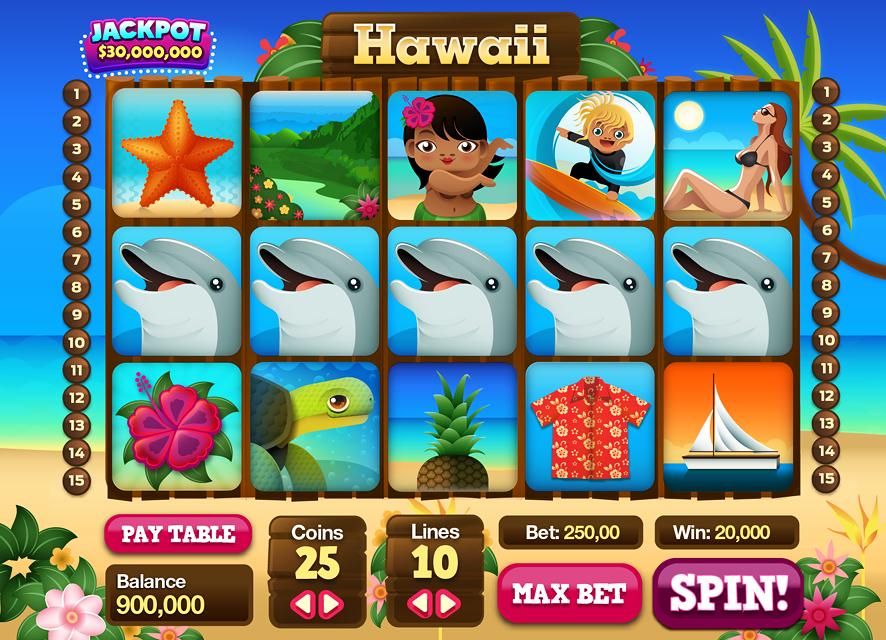Click the Jackpot $30,000,000 badge
This screenshot has width=886, height=640.
148,43
